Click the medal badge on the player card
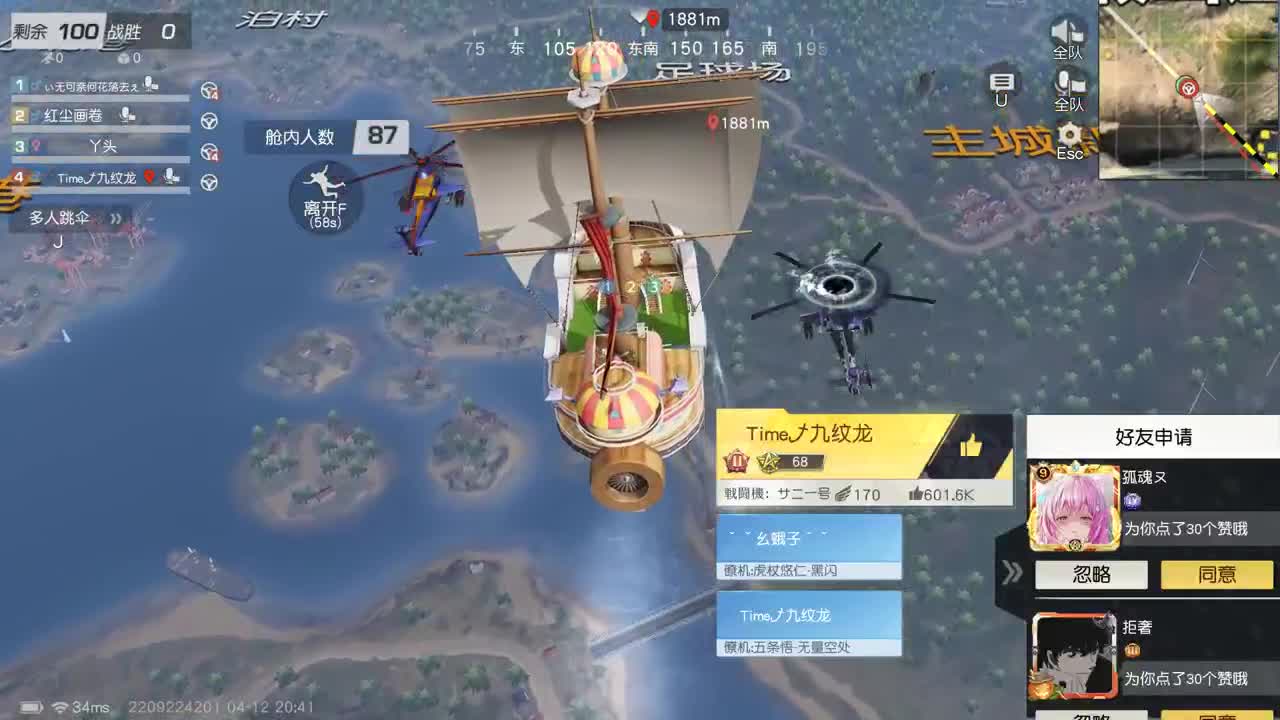Viewport: 1280px width, 720px height. (737, 462)
